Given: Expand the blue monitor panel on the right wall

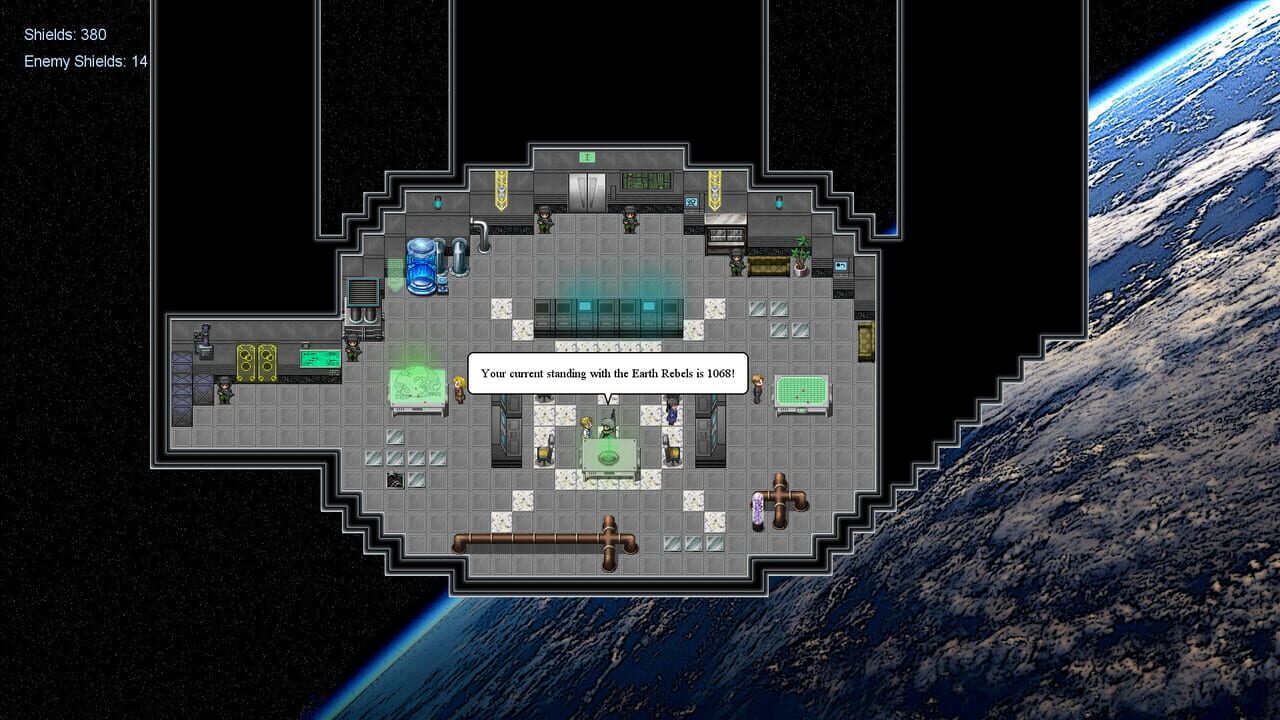Looking at the screenshot, I should 841,266.
